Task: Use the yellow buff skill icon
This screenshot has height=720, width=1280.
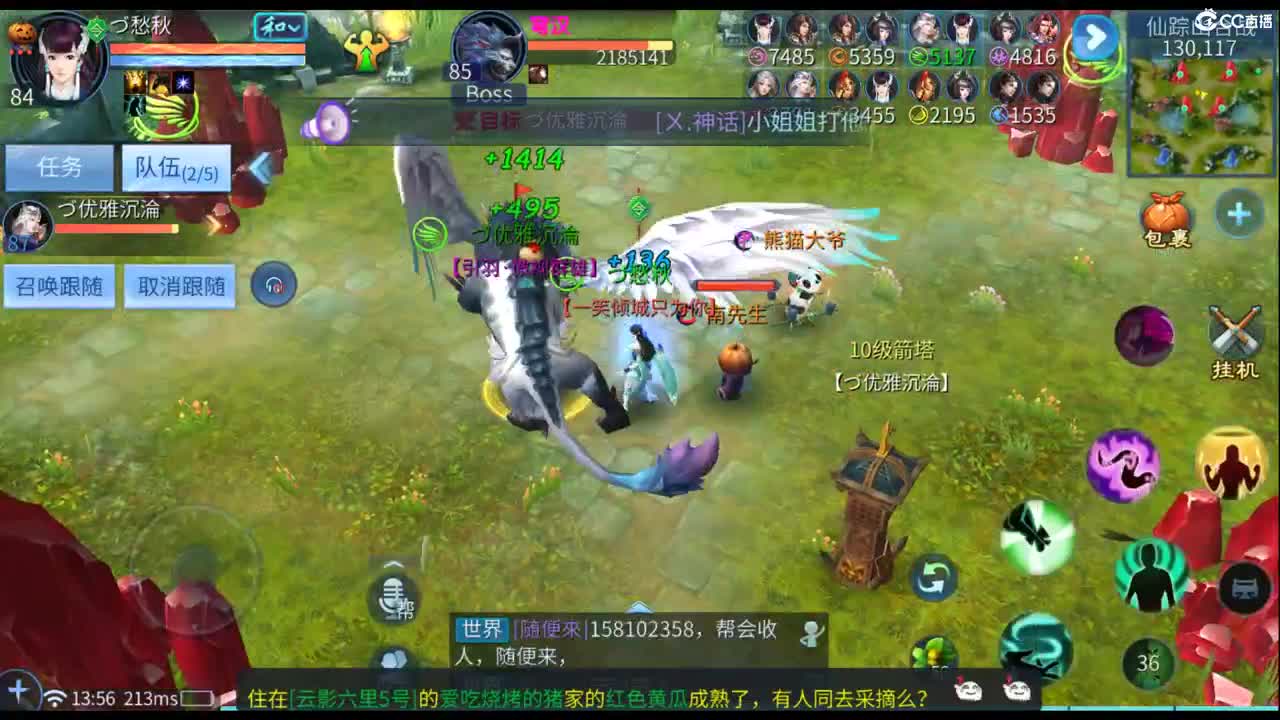Action: (x=1228, y=463)
